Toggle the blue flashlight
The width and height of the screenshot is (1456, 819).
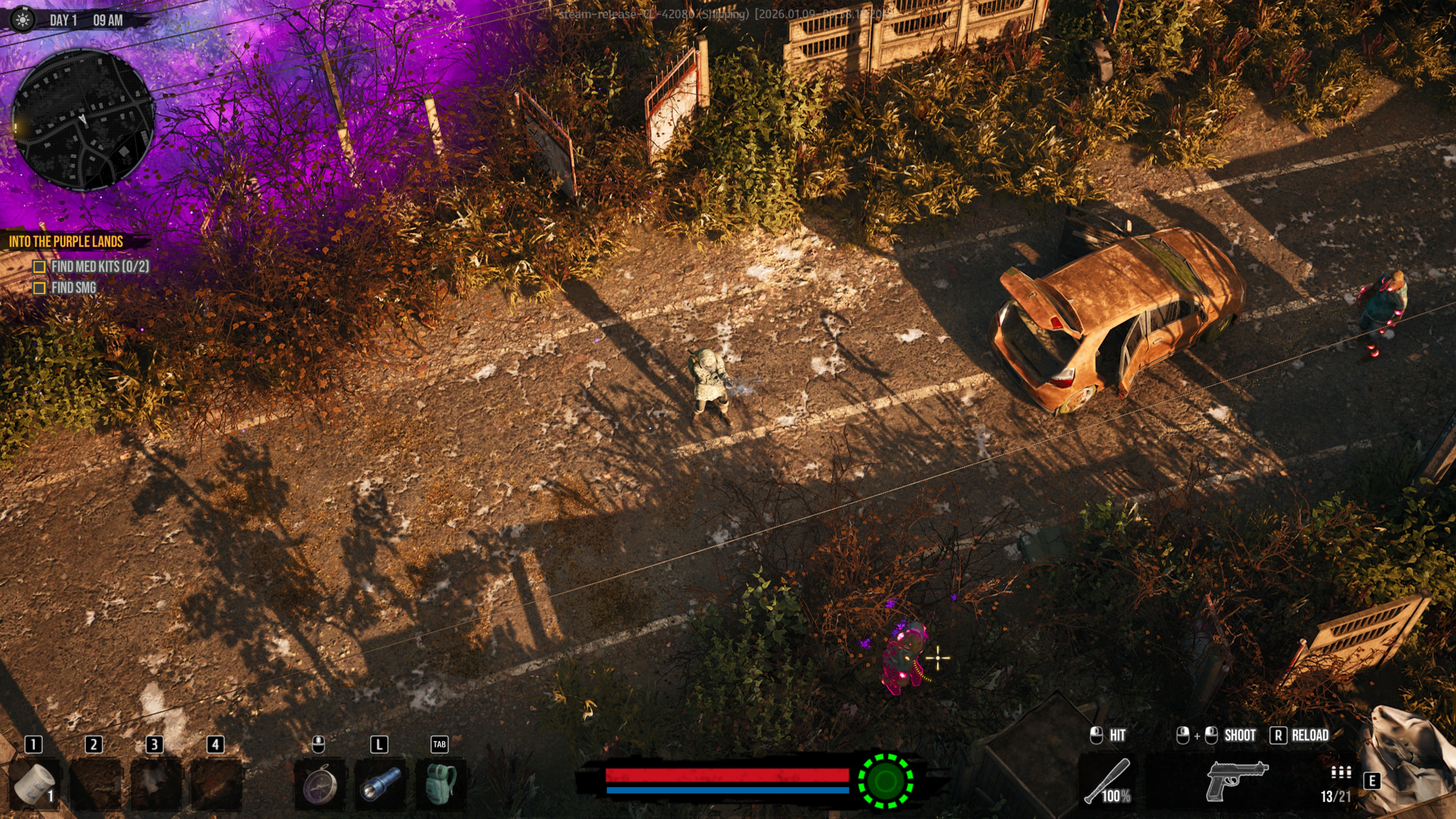point(380,784)
